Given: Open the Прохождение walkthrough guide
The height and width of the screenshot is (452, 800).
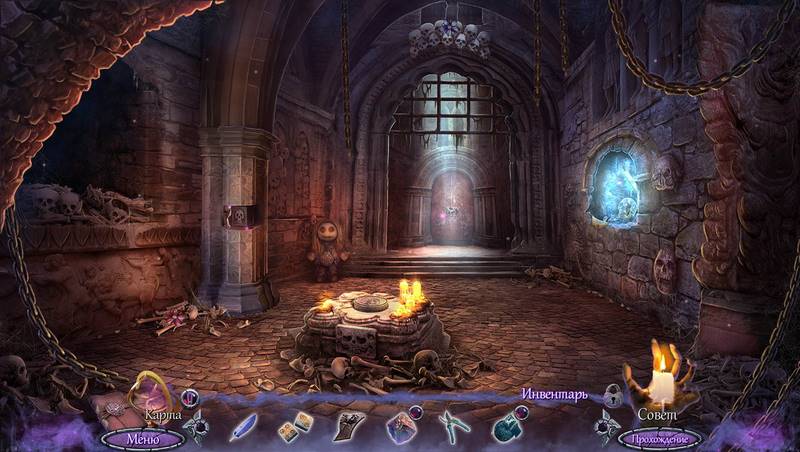Looking at the screenshot, I should [x=660, y=438].
